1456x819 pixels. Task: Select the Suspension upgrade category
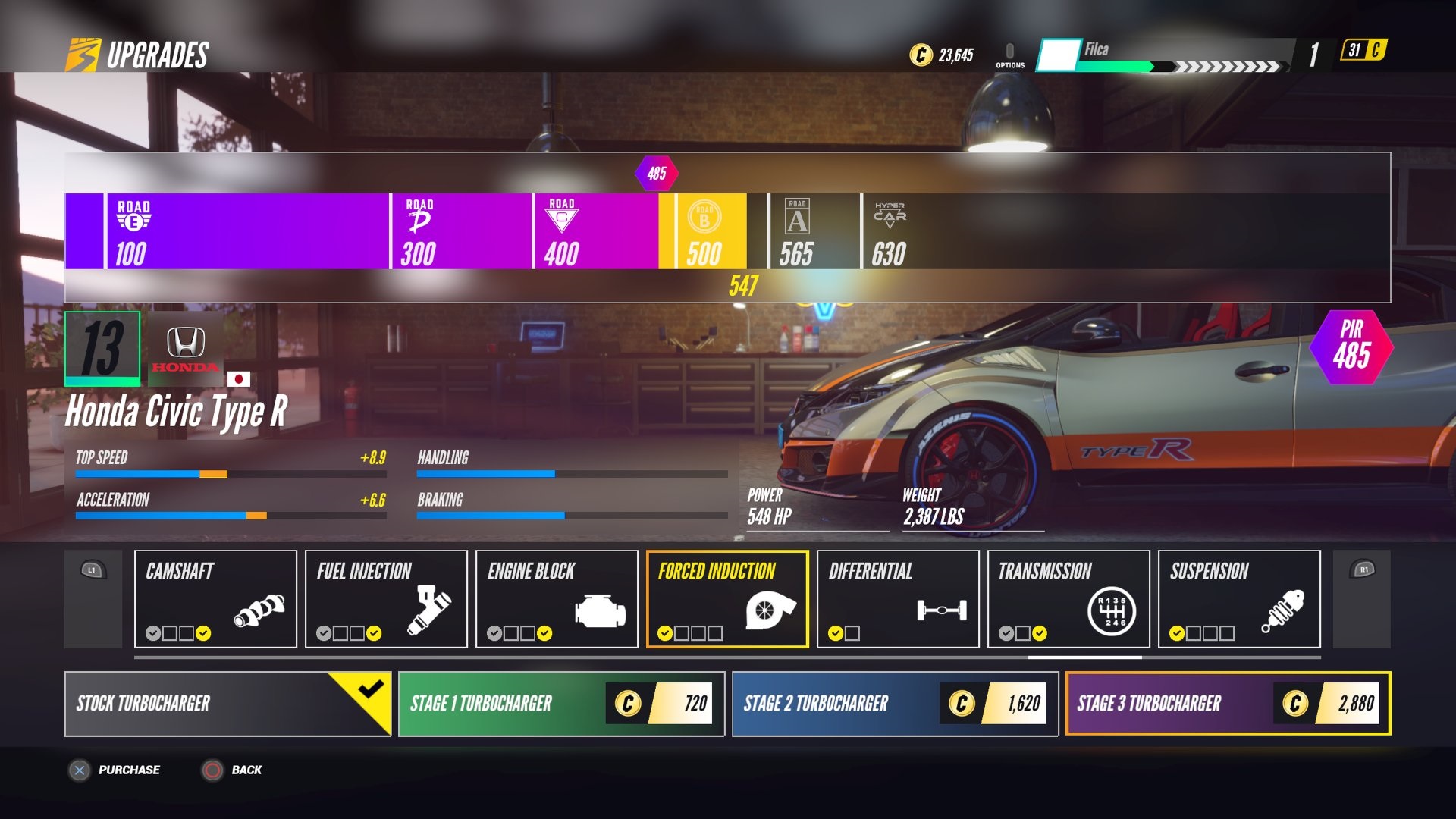pyautogui.click(x=1239, y=599)
